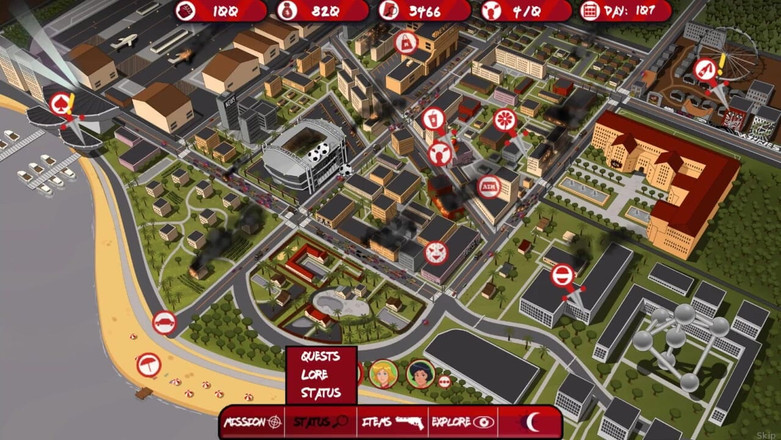The height and width of the screenshot is (440, 781).
Task: Select the Explore option with the eye icon
Action: pyautogui.click(x=462, y=422)
